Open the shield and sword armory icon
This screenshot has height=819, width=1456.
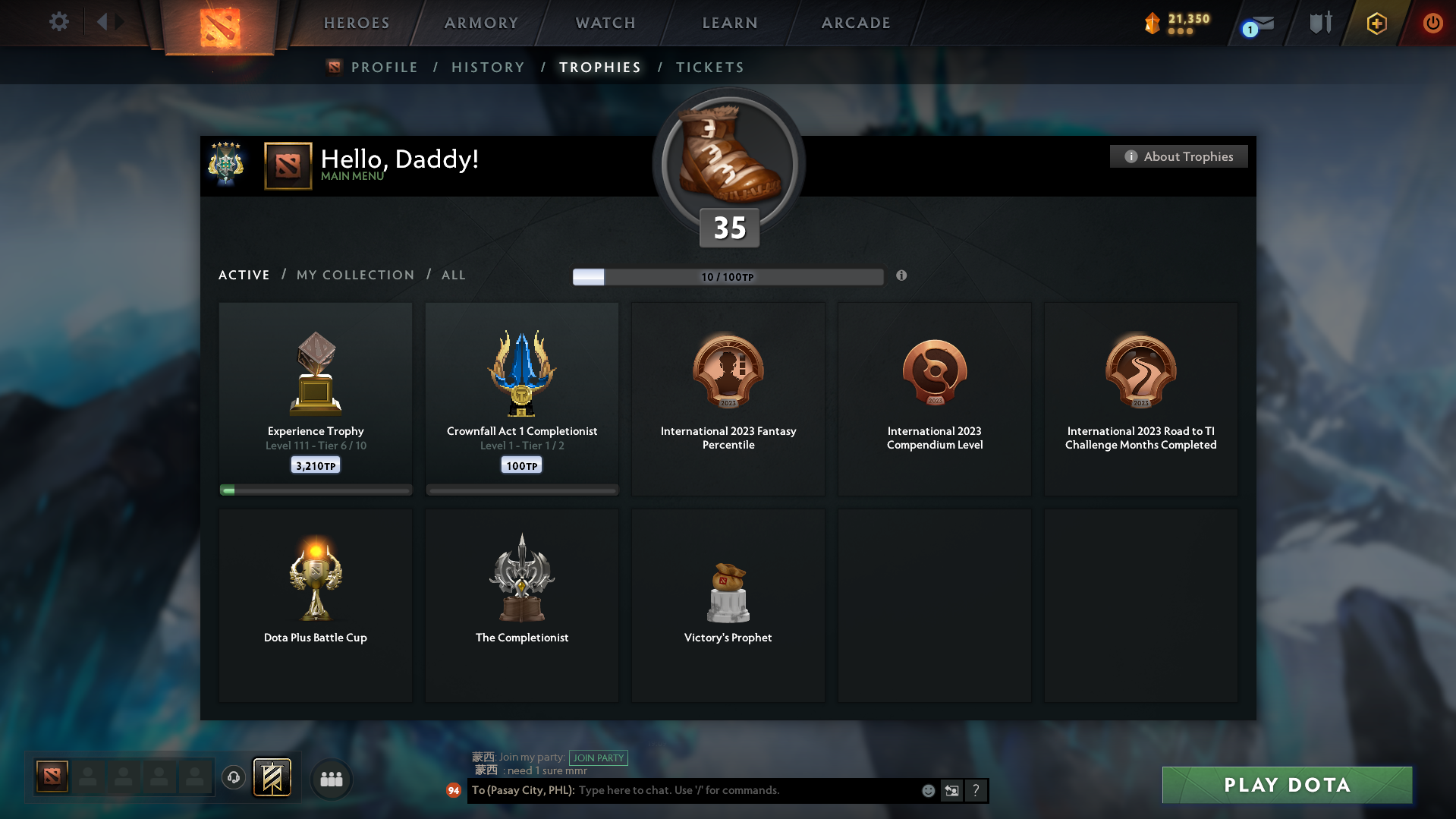(x=1319, y=23)
